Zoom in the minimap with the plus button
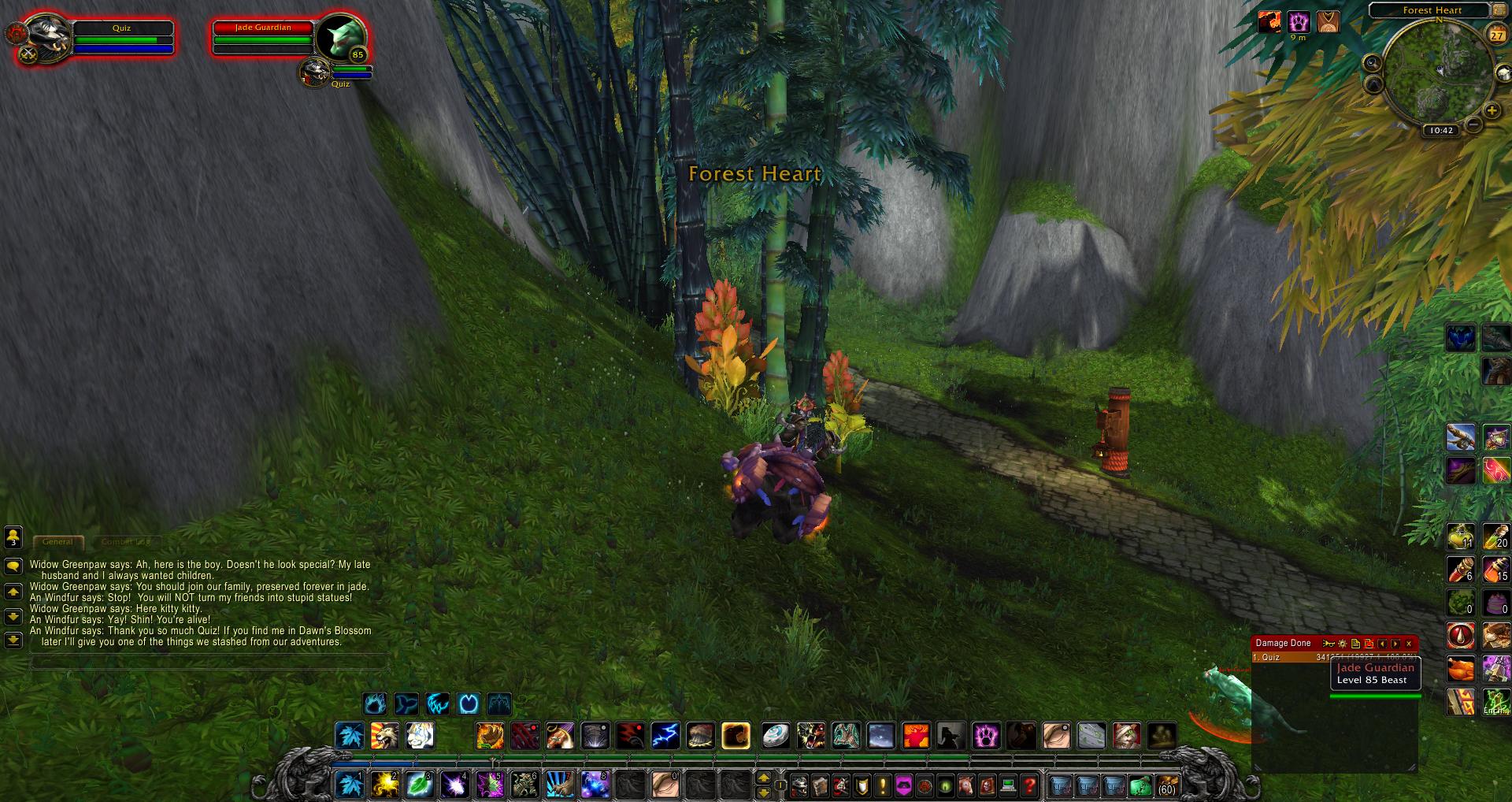The width and height of the screenshot is (1512, 802). [x=1491, y=110]
